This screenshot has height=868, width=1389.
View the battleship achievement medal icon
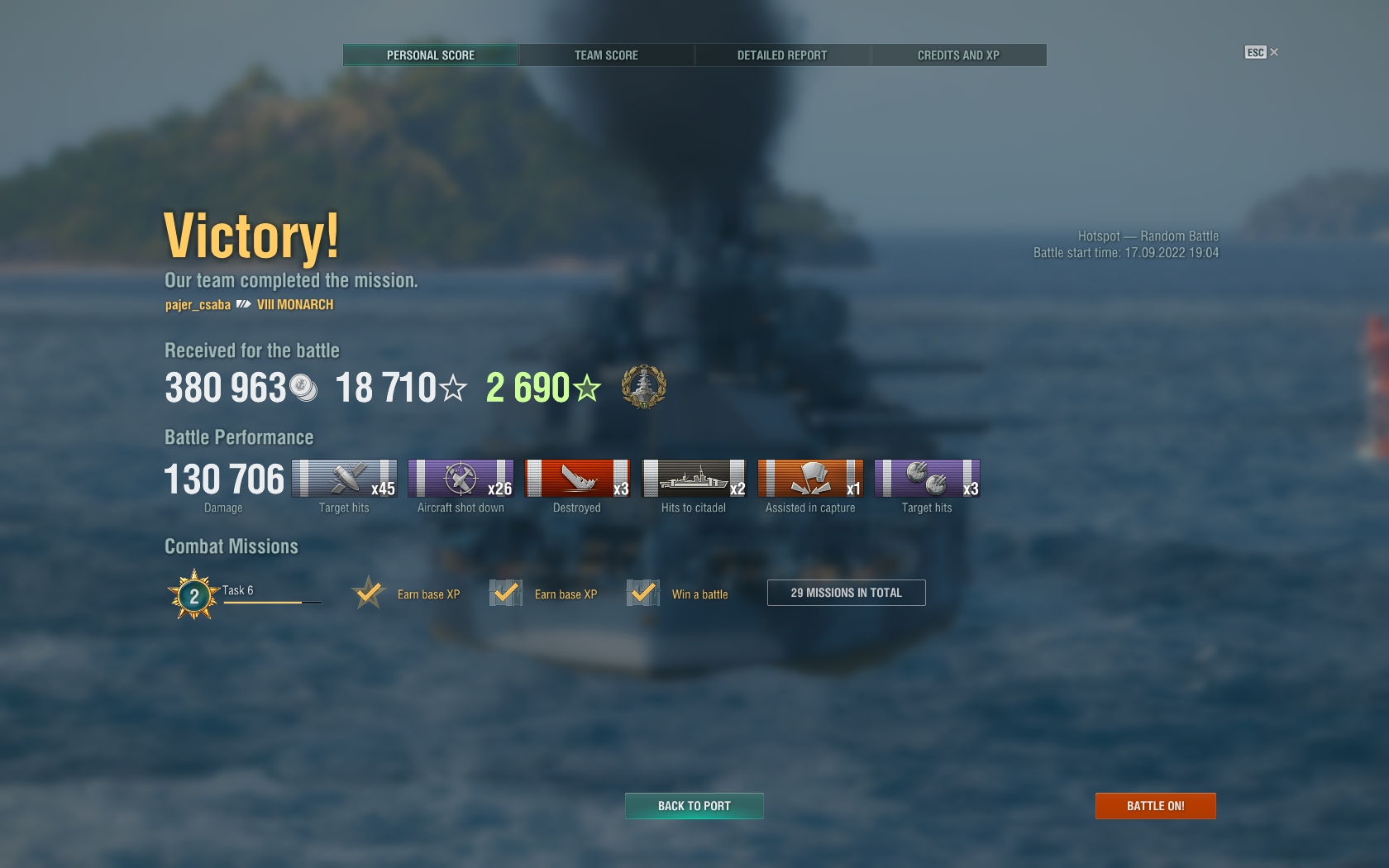click(643, 387)
